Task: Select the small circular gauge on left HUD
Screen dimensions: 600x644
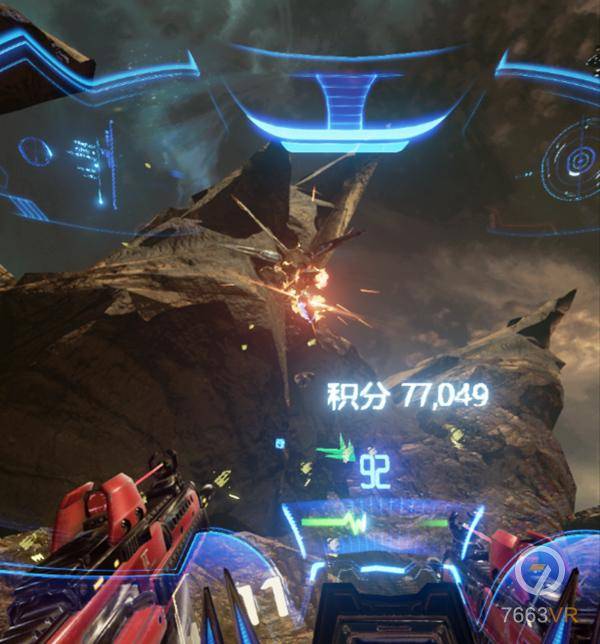Action: click(37, 151)
